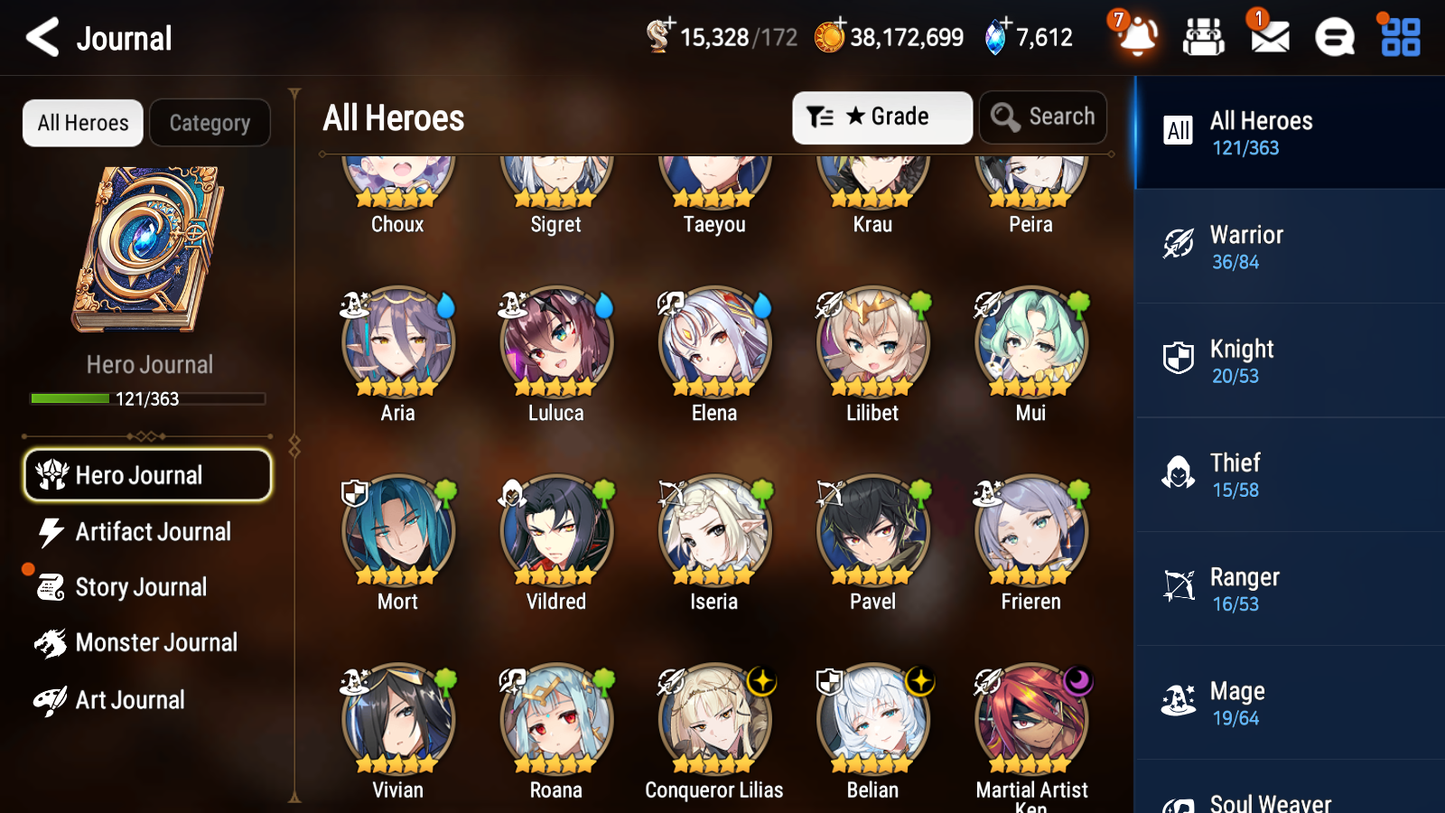Open the Monster Journal

pos(157,643)
